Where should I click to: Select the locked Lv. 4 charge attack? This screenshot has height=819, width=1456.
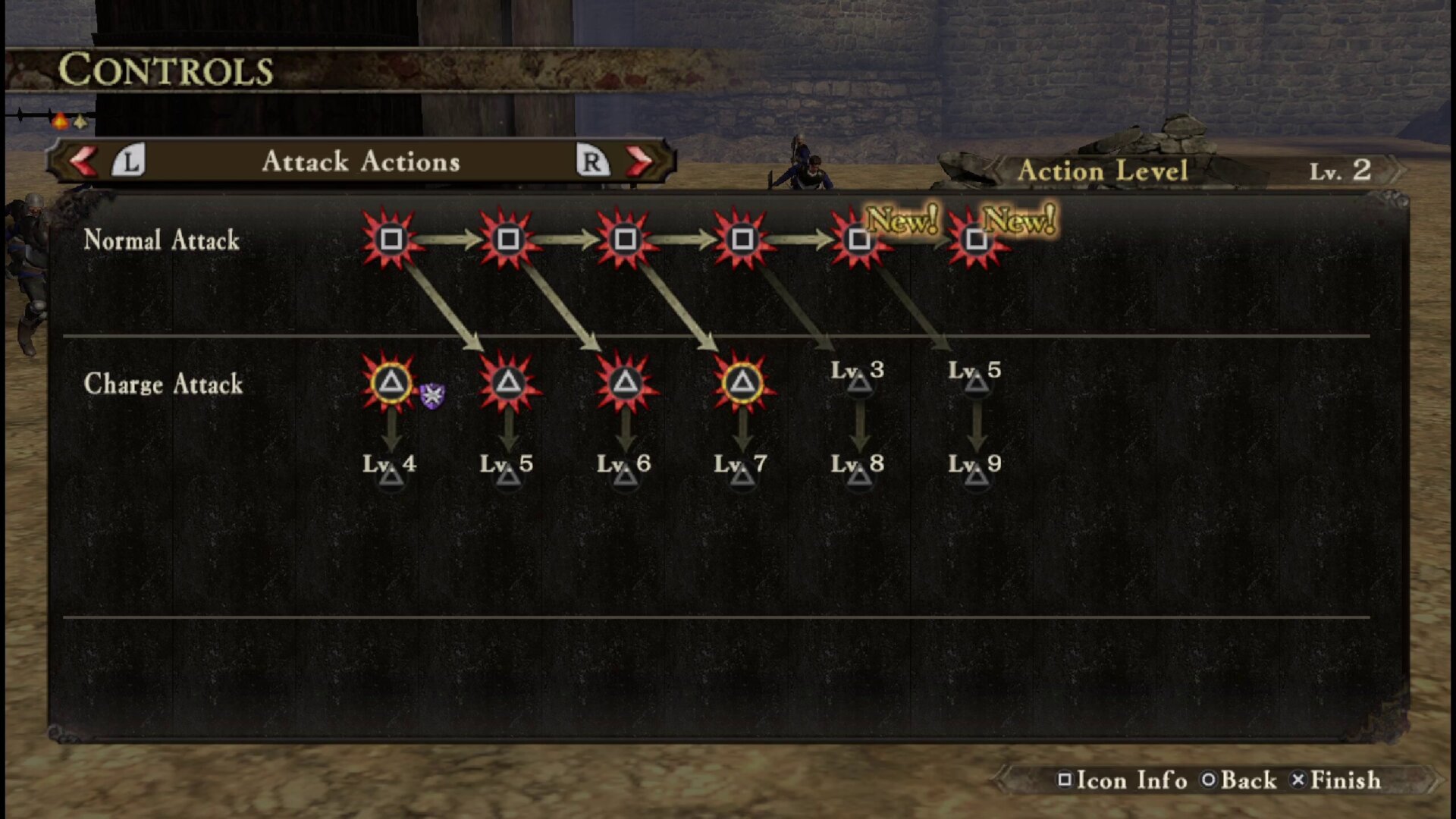(391, 467)
